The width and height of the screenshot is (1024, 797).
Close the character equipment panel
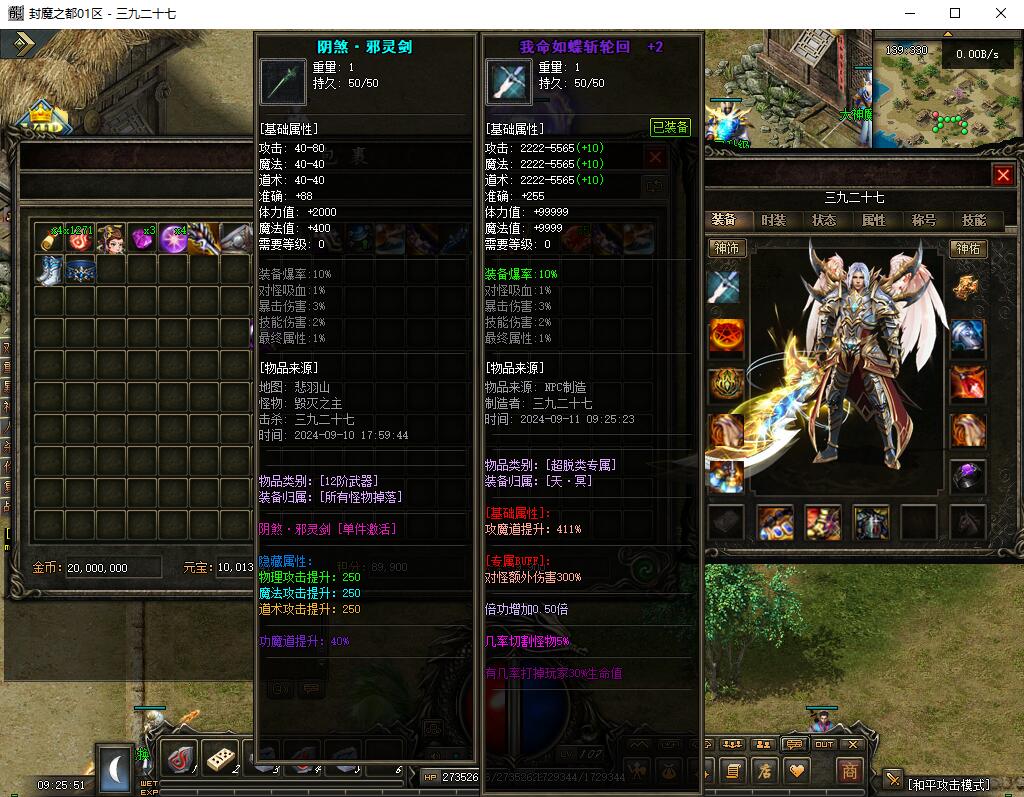pyautogui.click(x=1003, y=175)
